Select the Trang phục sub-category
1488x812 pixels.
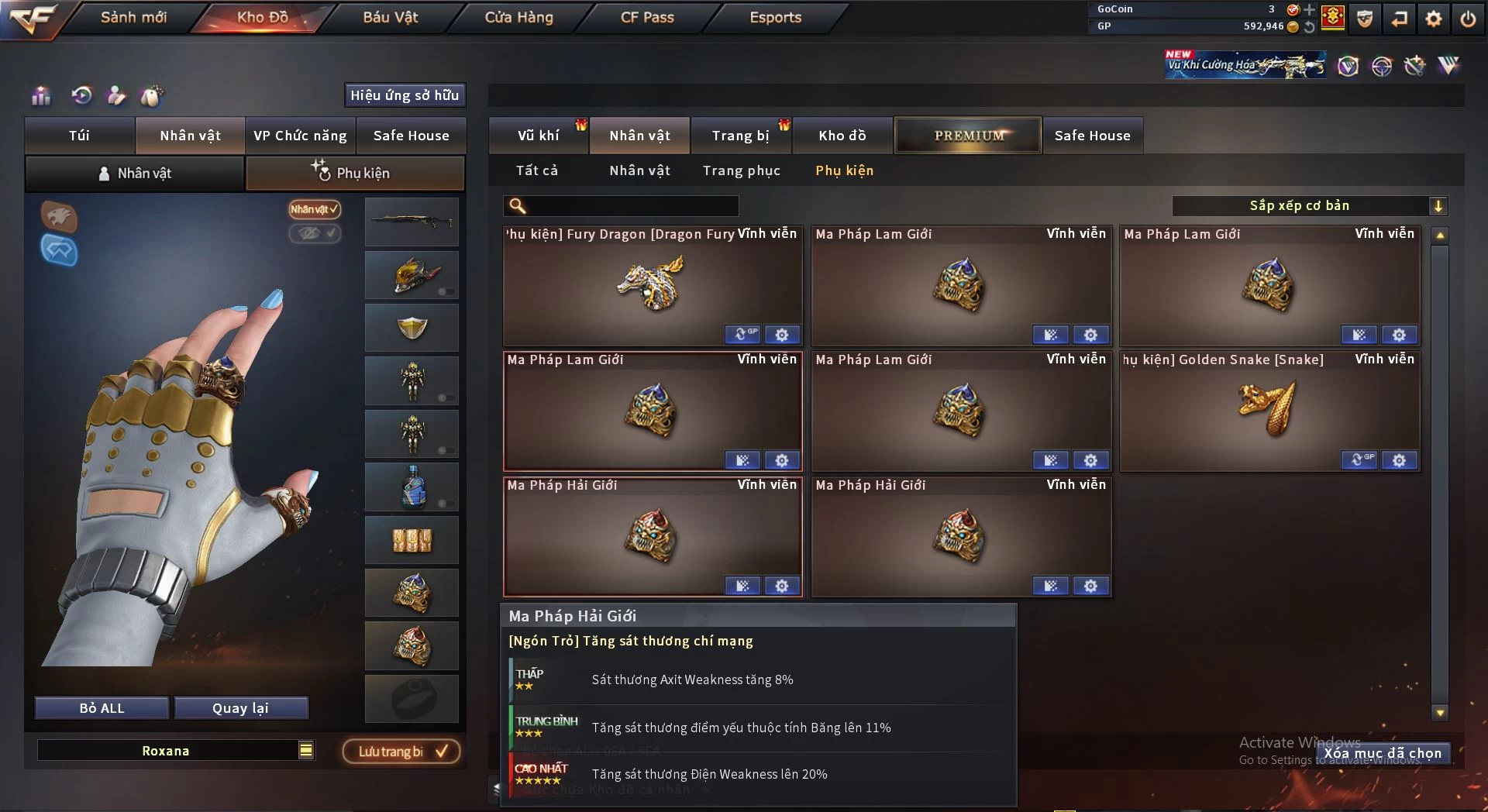pyautogui.click(x=741, y=170)
